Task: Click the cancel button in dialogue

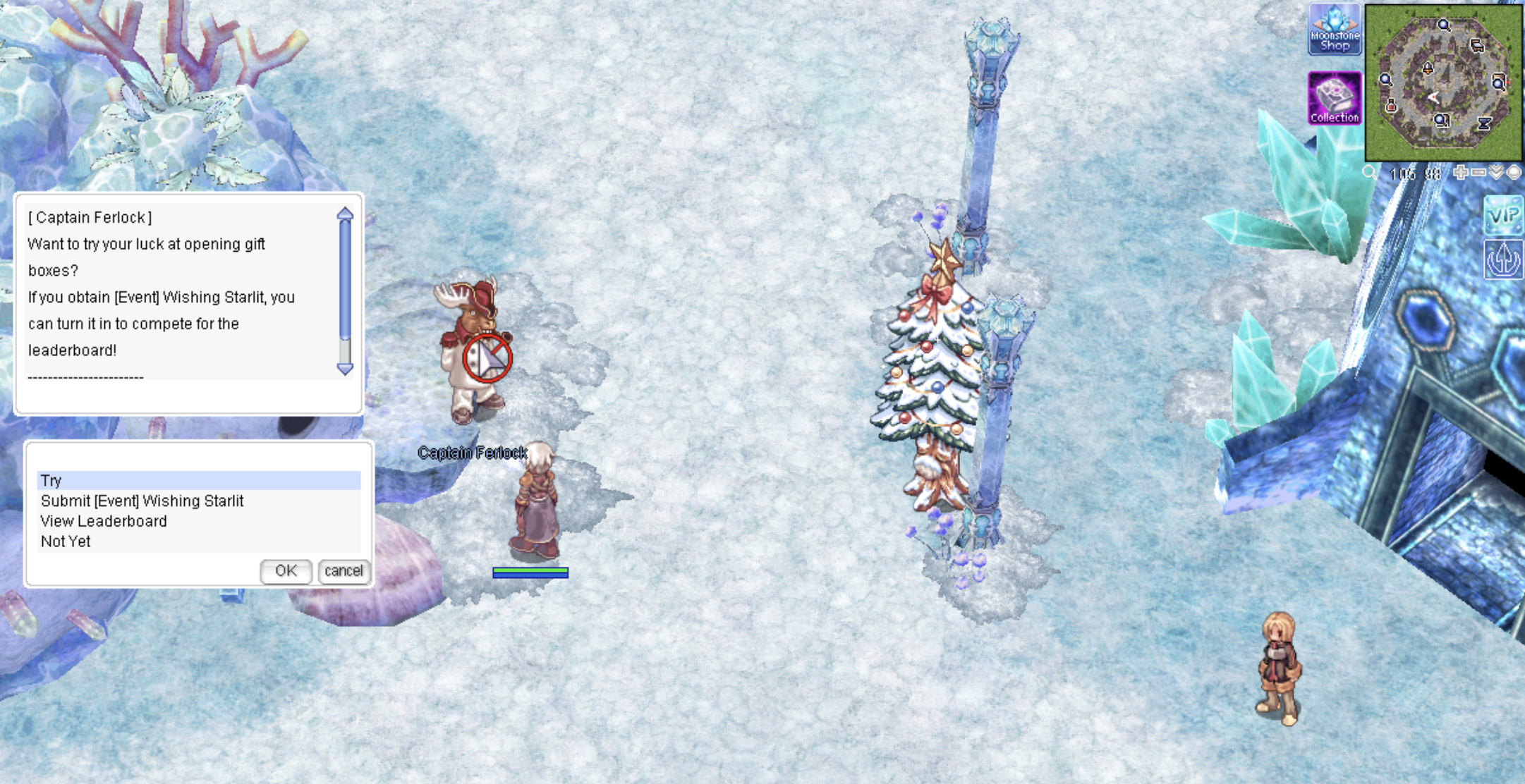Action: click(x=344, y=571)
